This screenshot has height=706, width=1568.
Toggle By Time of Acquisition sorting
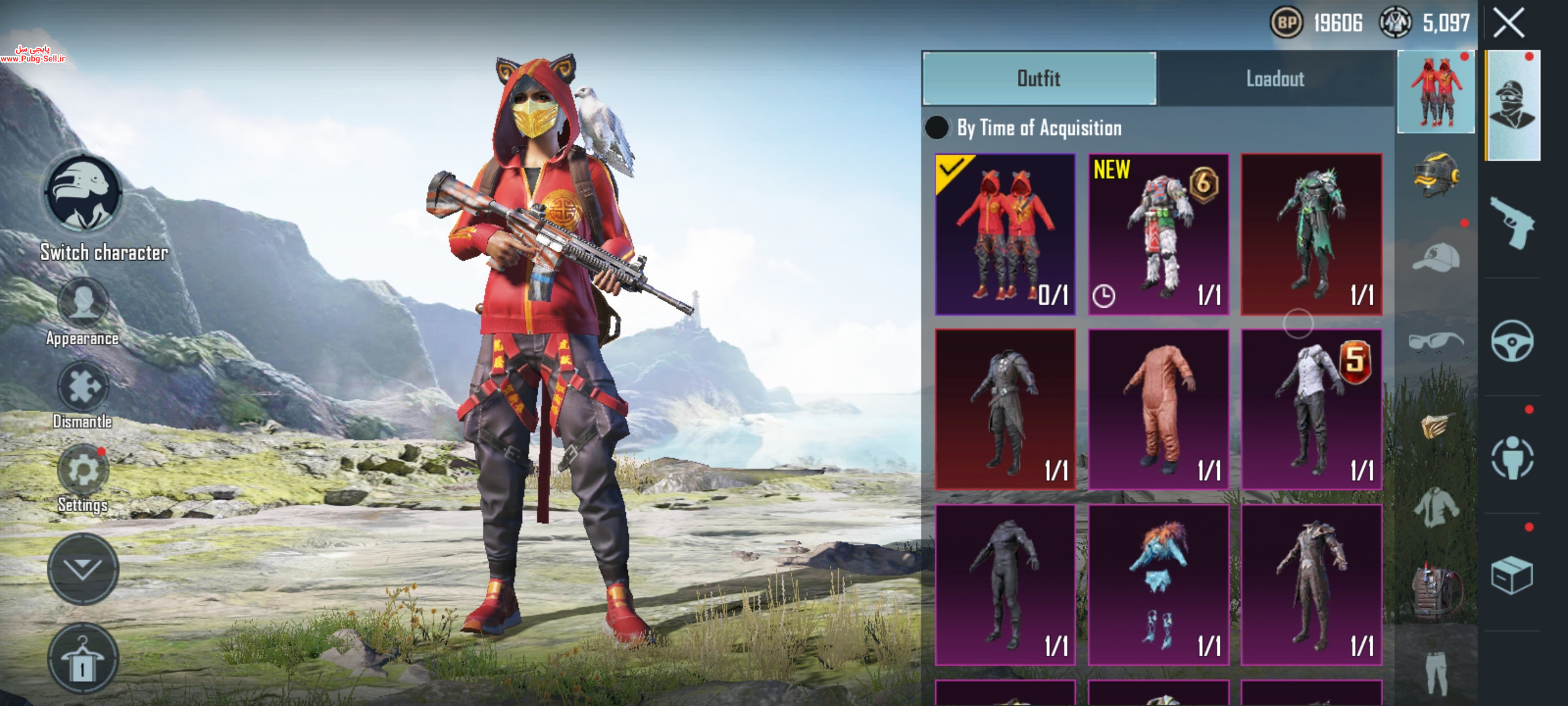(x=937, y=127)
